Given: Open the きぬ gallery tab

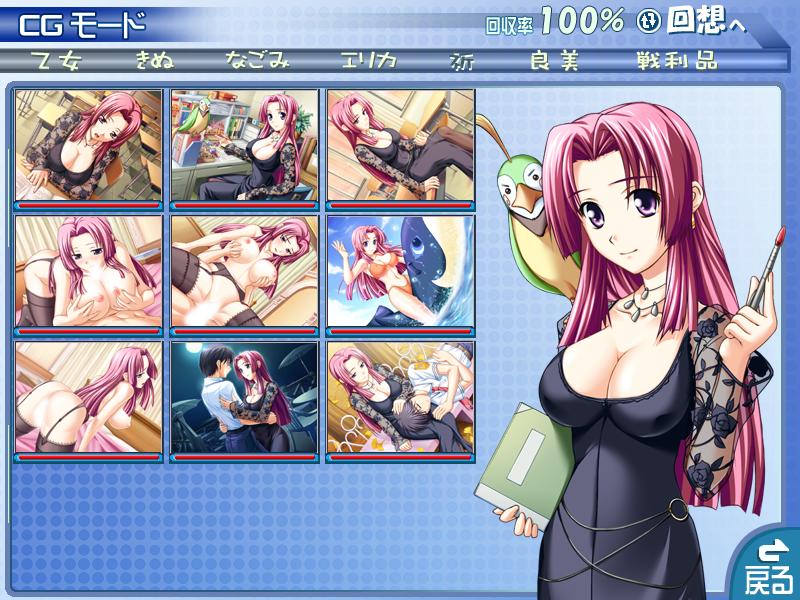Looking at the screenshot, I should [155, 60].
